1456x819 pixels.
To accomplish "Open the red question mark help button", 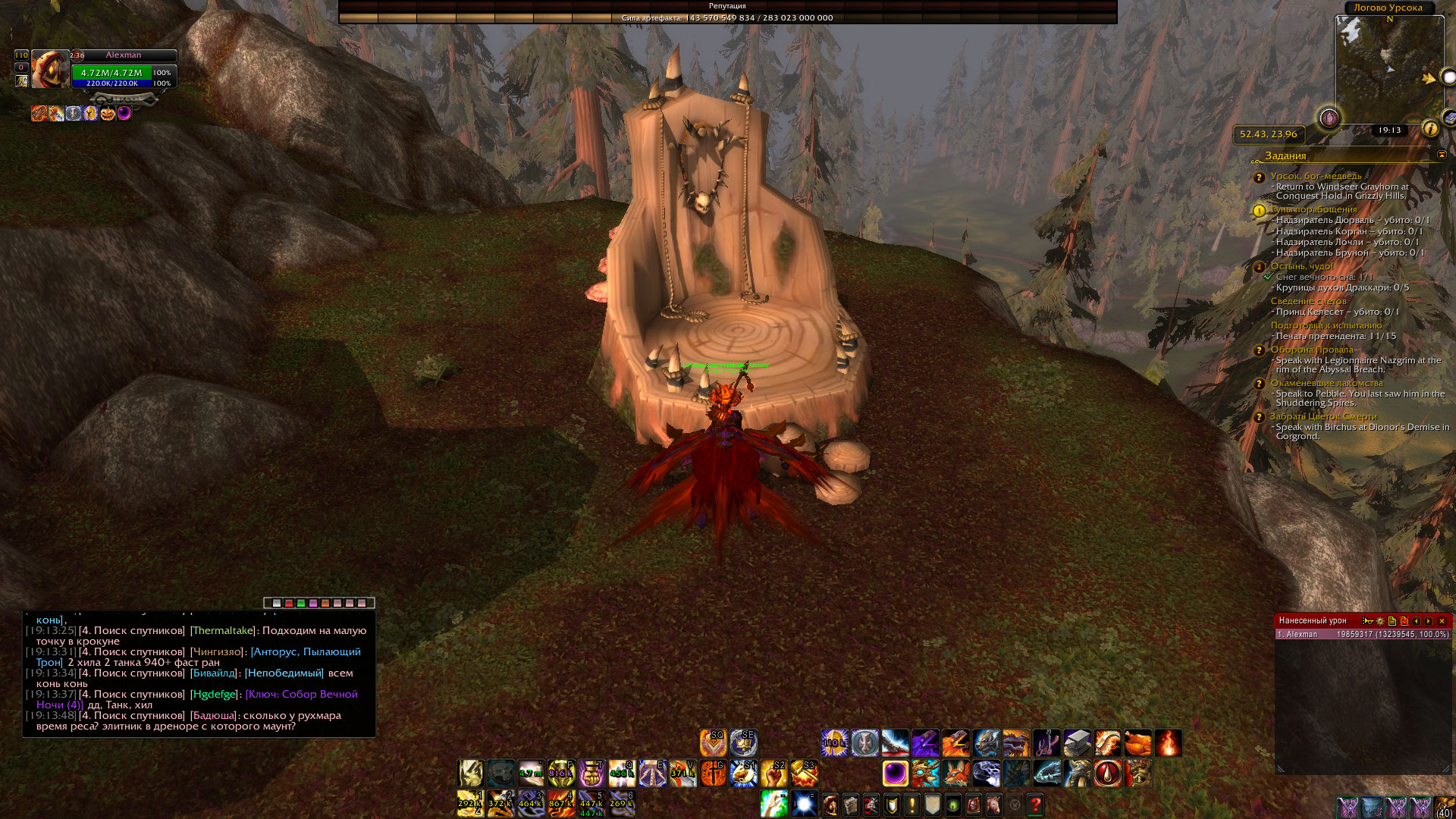I will pyautogui.click(x=1035, y=805).
